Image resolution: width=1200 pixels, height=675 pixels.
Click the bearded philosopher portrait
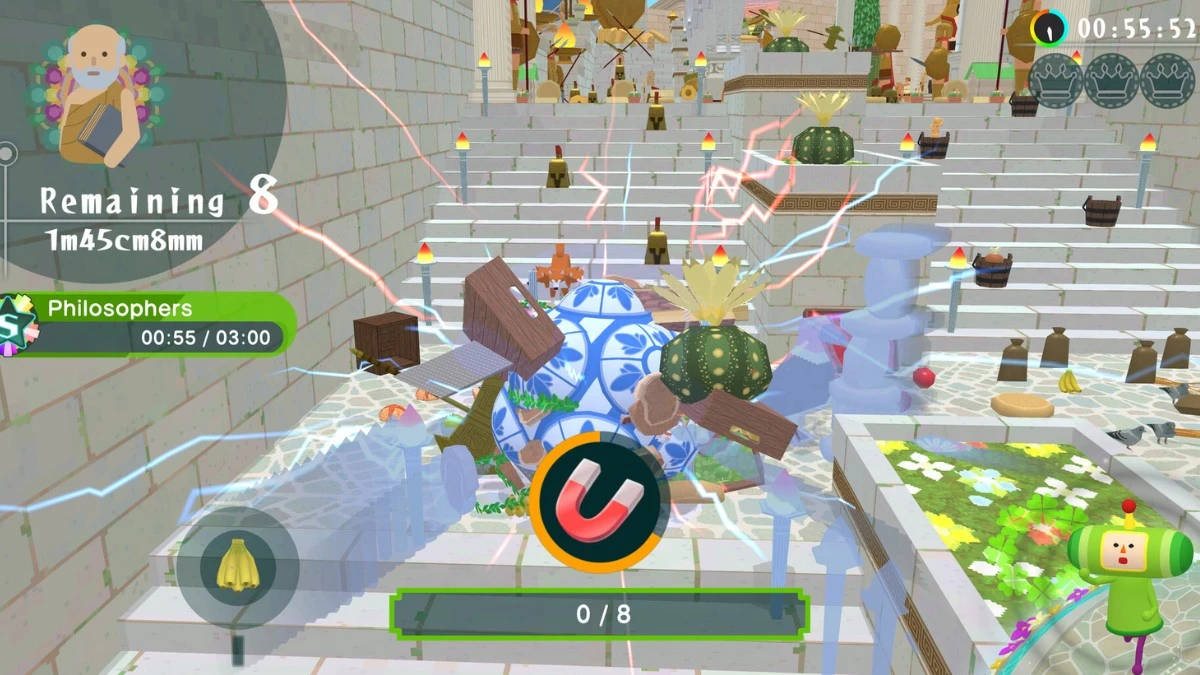click(99, 97)
